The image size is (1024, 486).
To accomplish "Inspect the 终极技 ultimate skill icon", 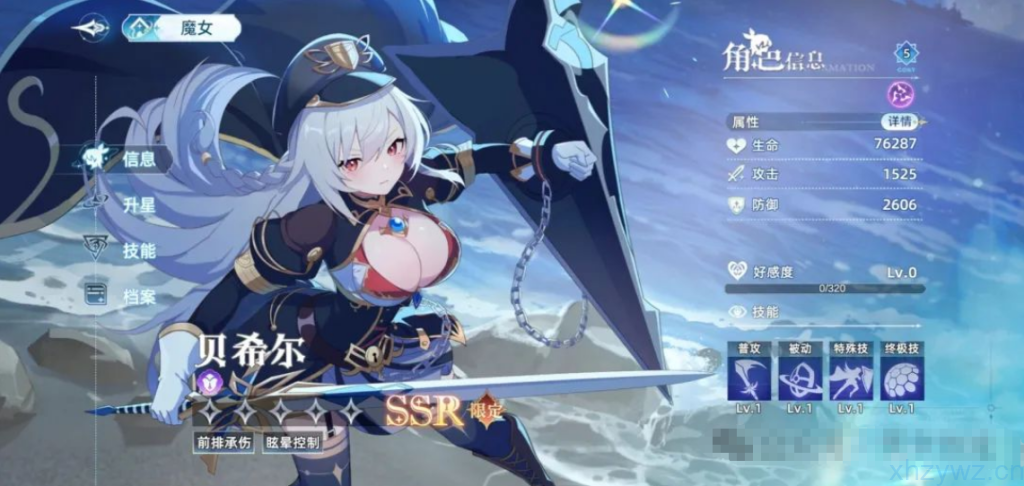I will tap(901, 378).
